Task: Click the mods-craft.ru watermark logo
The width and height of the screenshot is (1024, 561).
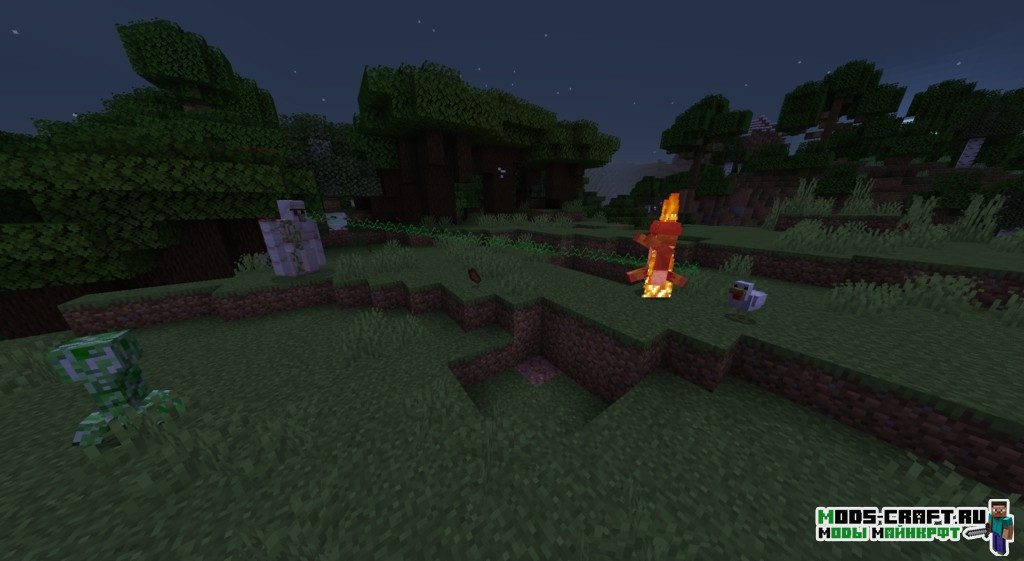Action: 914,524
